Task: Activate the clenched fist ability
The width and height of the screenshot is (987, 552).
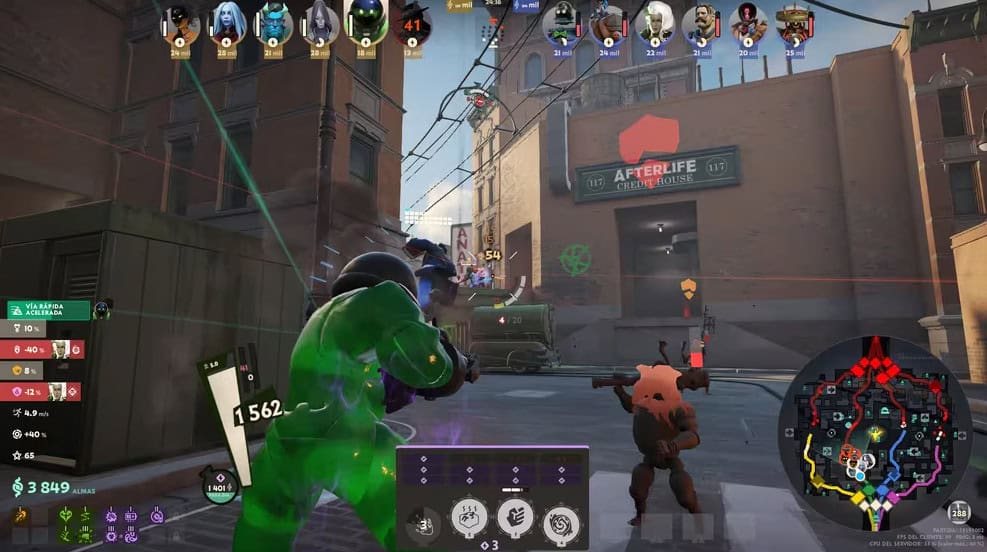Action: coord(516,517)
